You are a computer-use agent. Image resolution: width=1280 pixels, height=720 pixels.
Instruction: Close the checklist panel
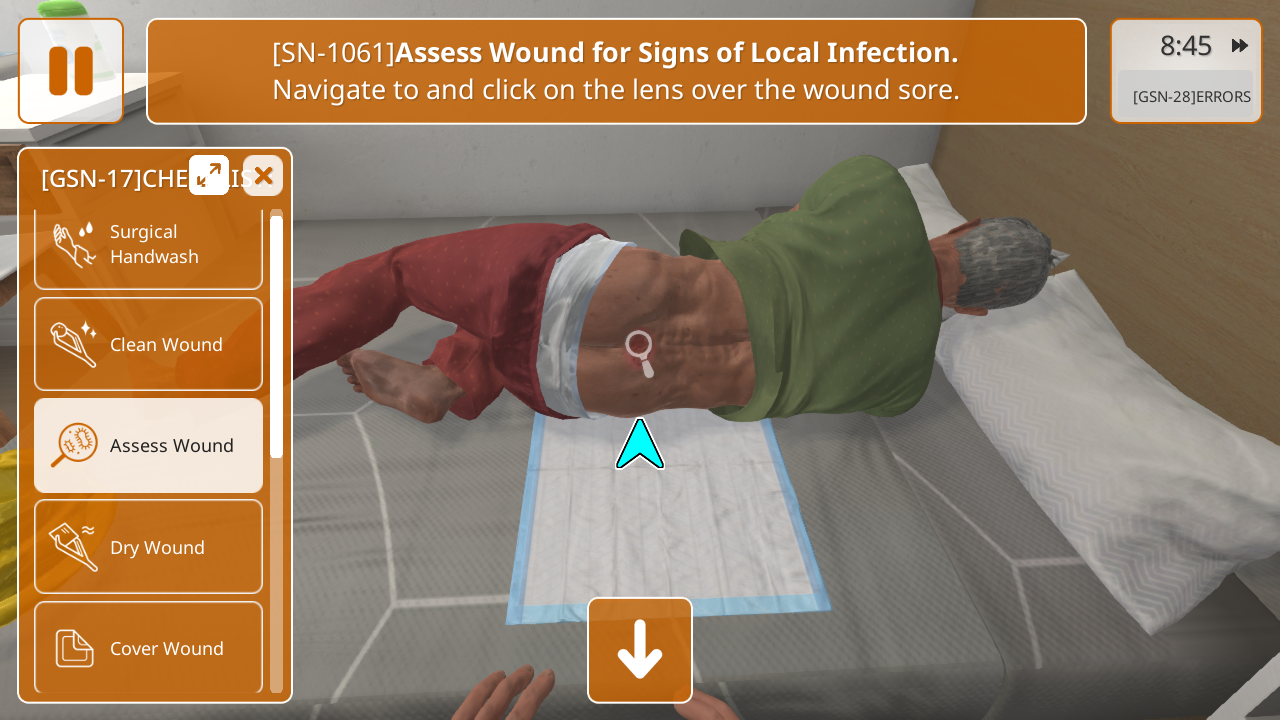pos(263,176)
